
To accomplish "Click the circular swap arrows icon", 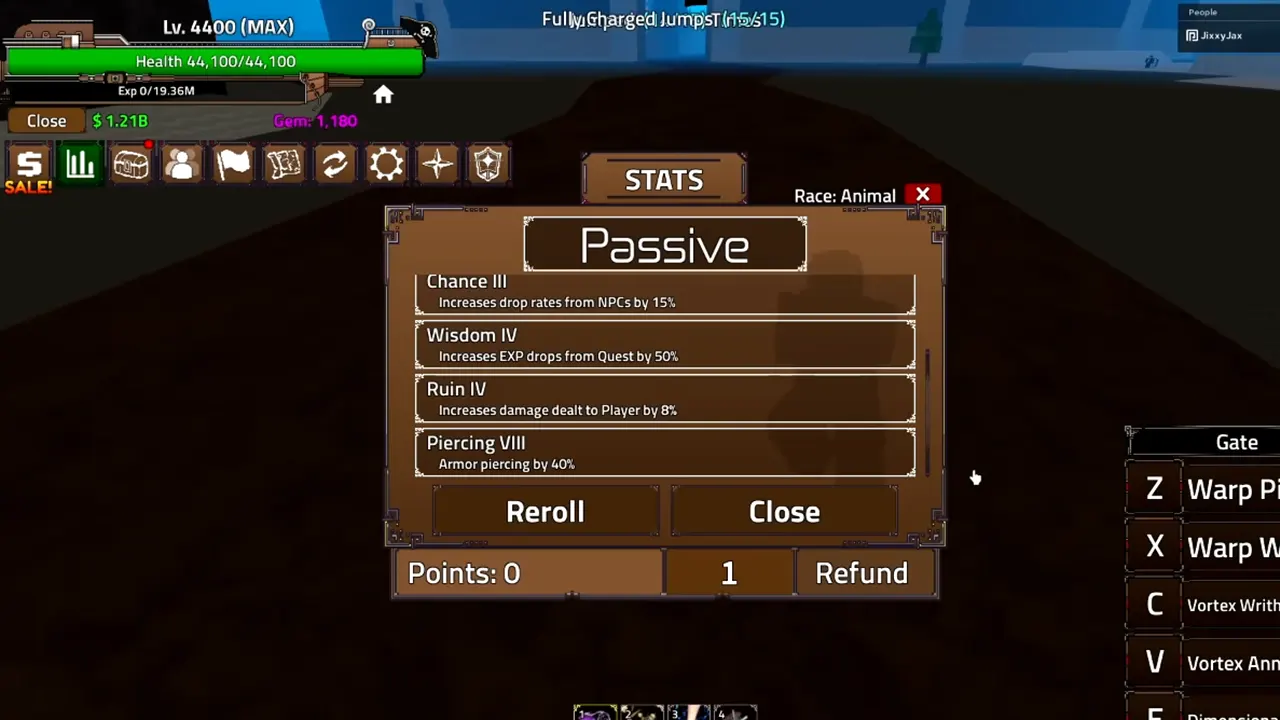I will coord(335,164).
